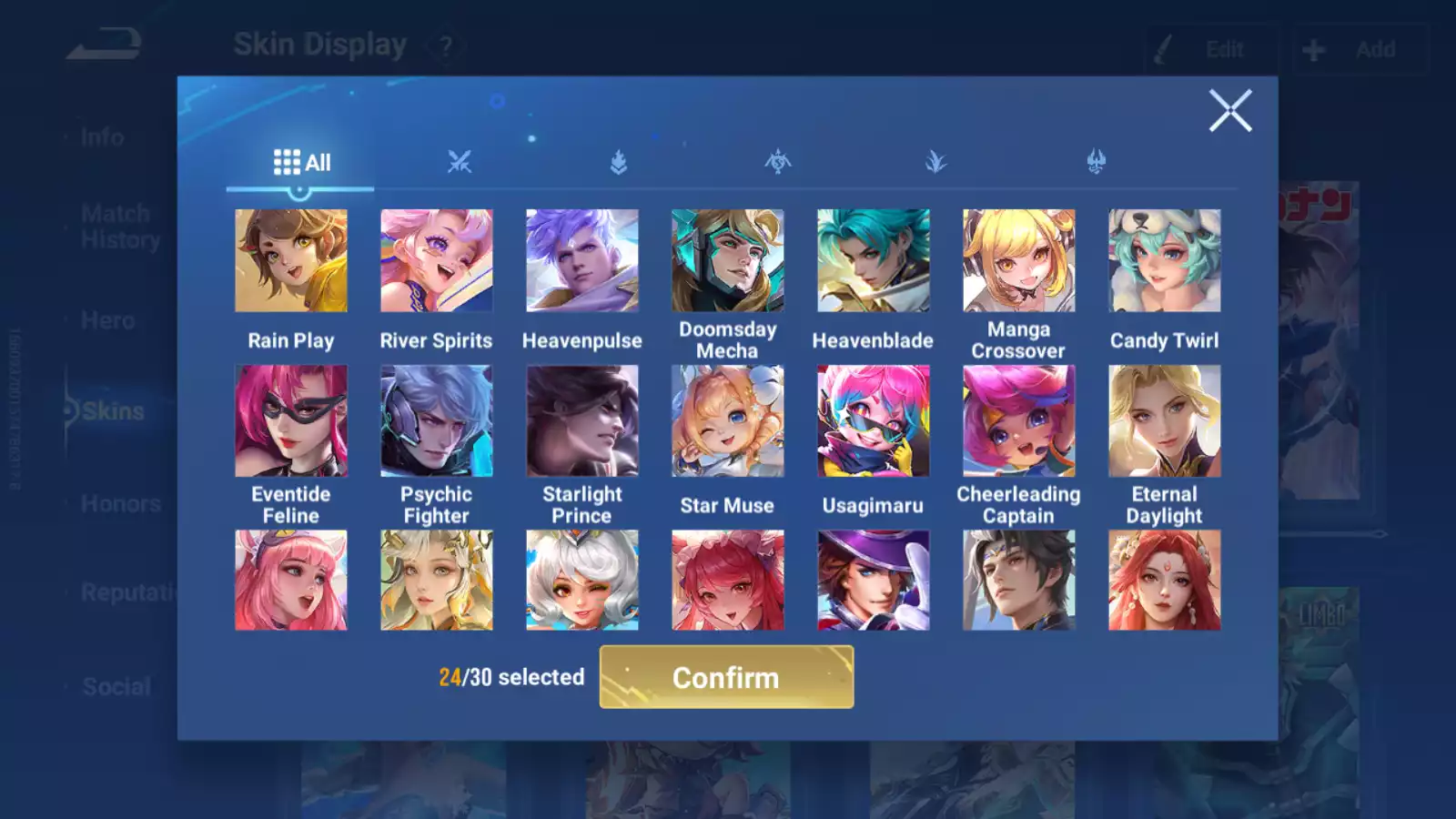Click the Edit pencil icon
Image resolution: width=1456 pixels, height=819 pixels.
click(1161, 48)
